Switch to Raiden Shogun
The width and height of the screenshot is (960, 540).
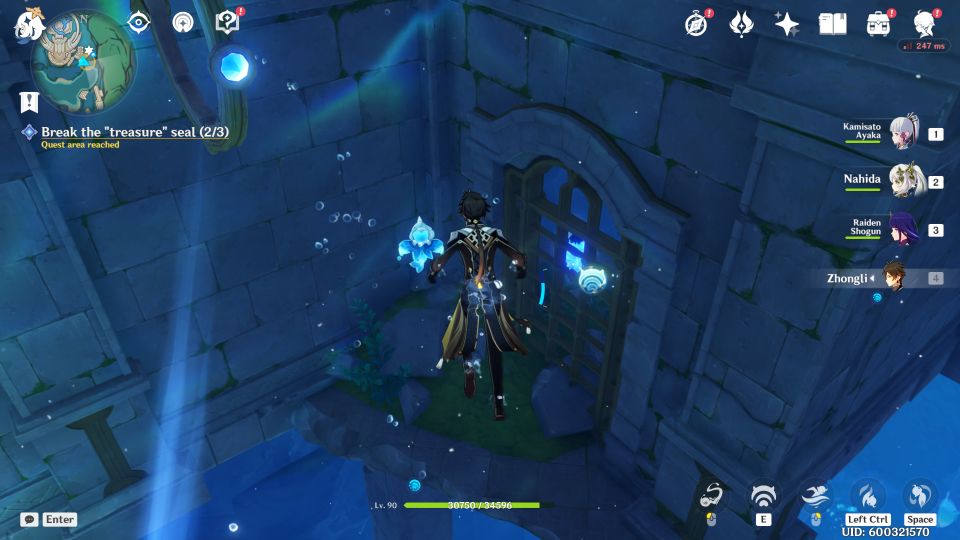pyautogui.click(x=903, y=229)
